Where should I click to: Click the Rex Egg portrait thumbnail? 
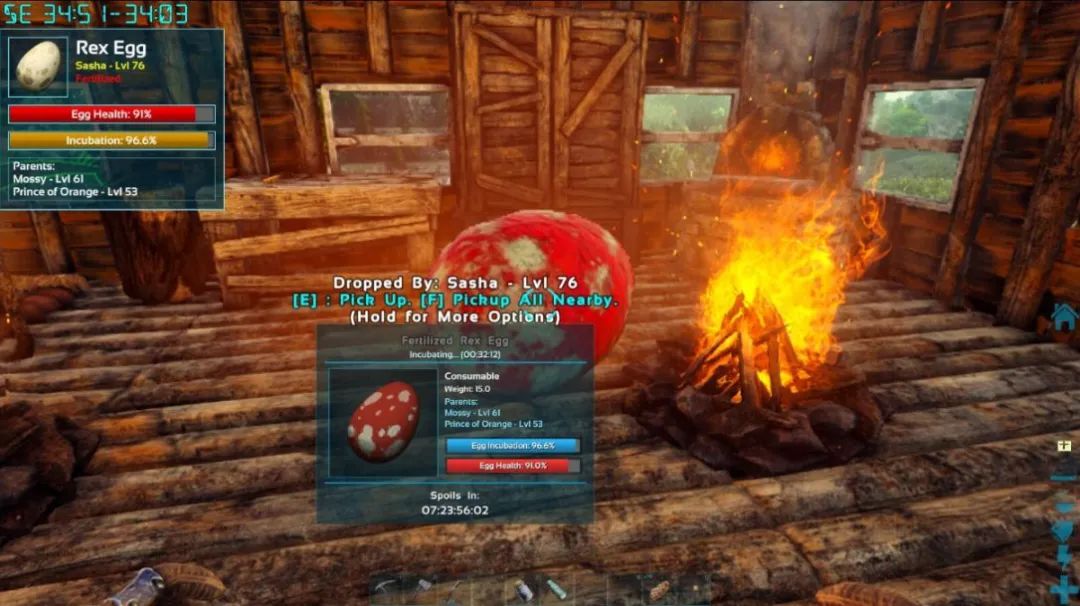click(40, 67)
